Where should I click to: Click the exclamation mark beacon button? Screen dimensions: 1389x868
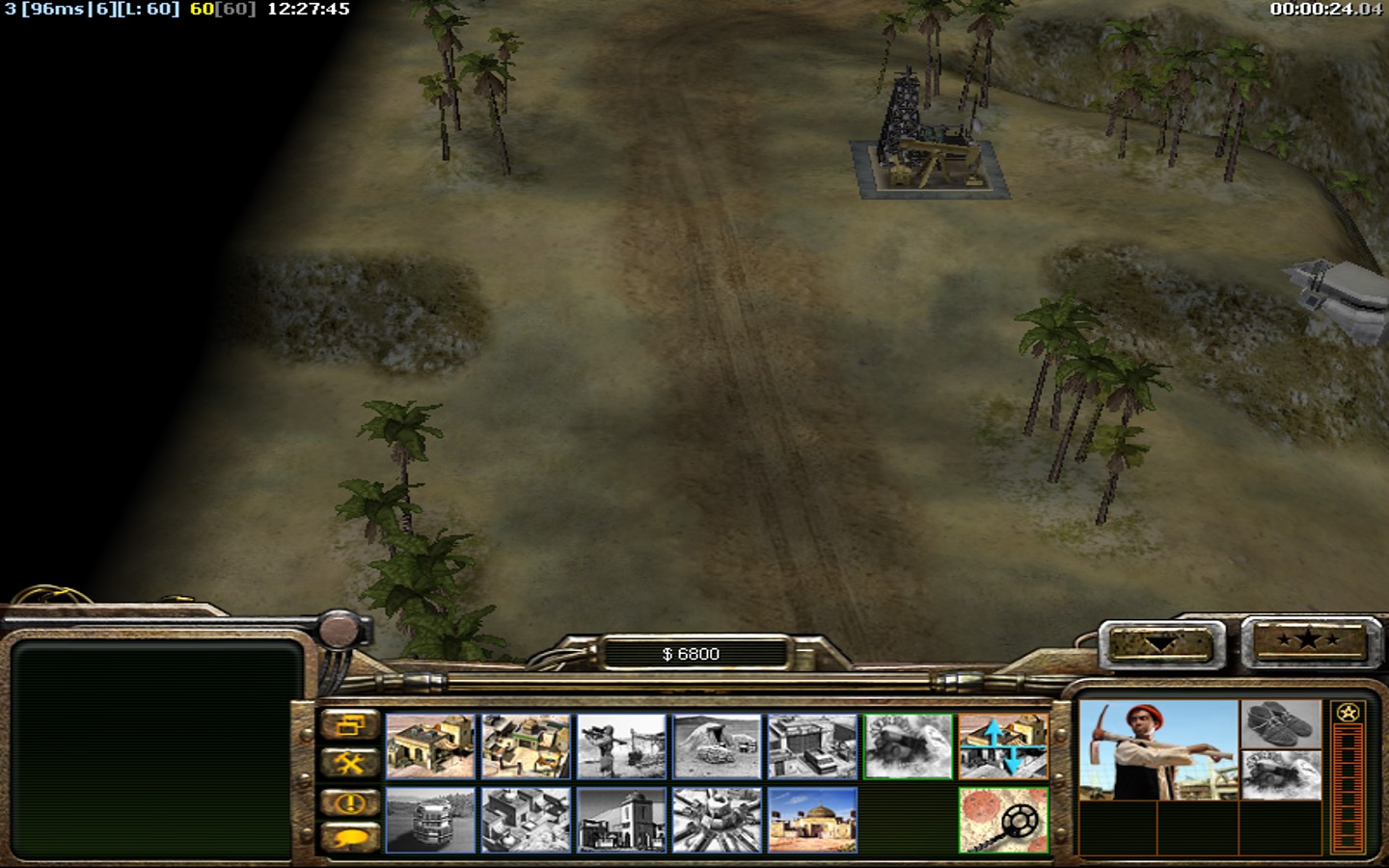point(349,802)
